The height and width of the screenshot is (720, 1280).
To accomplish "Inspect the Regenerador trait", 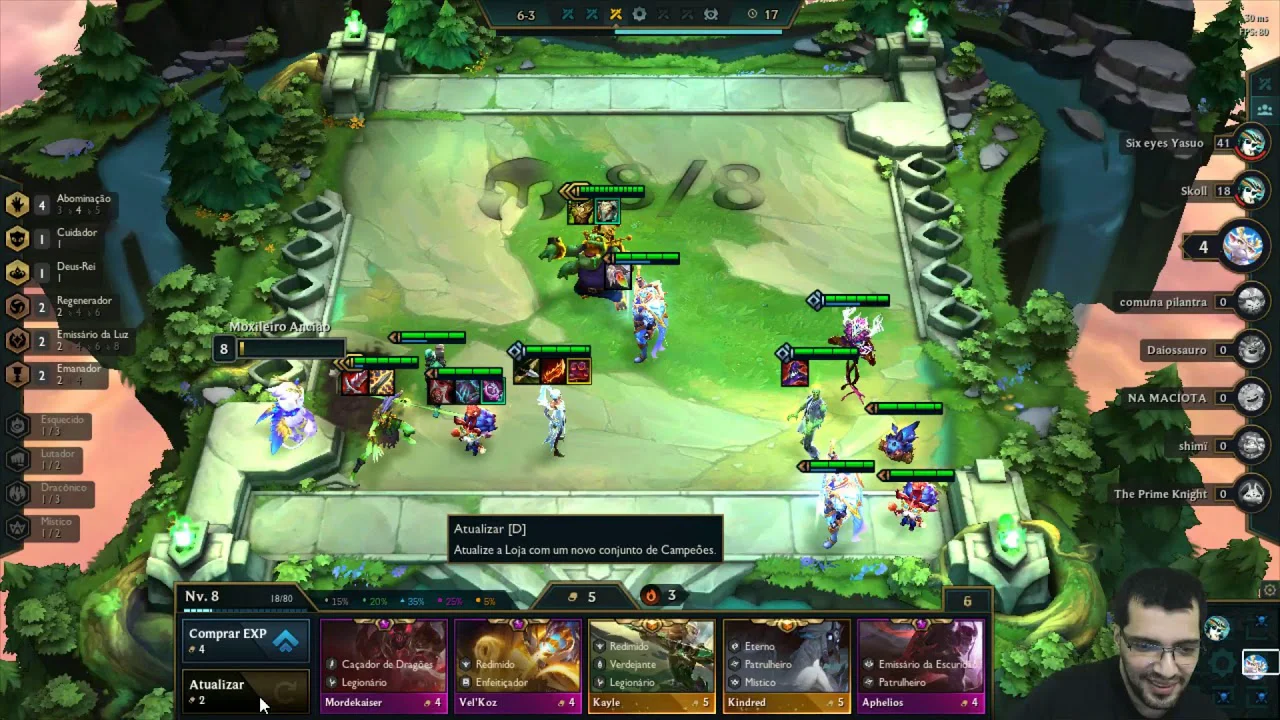I will pyautogui.click(x=60, y=306).
